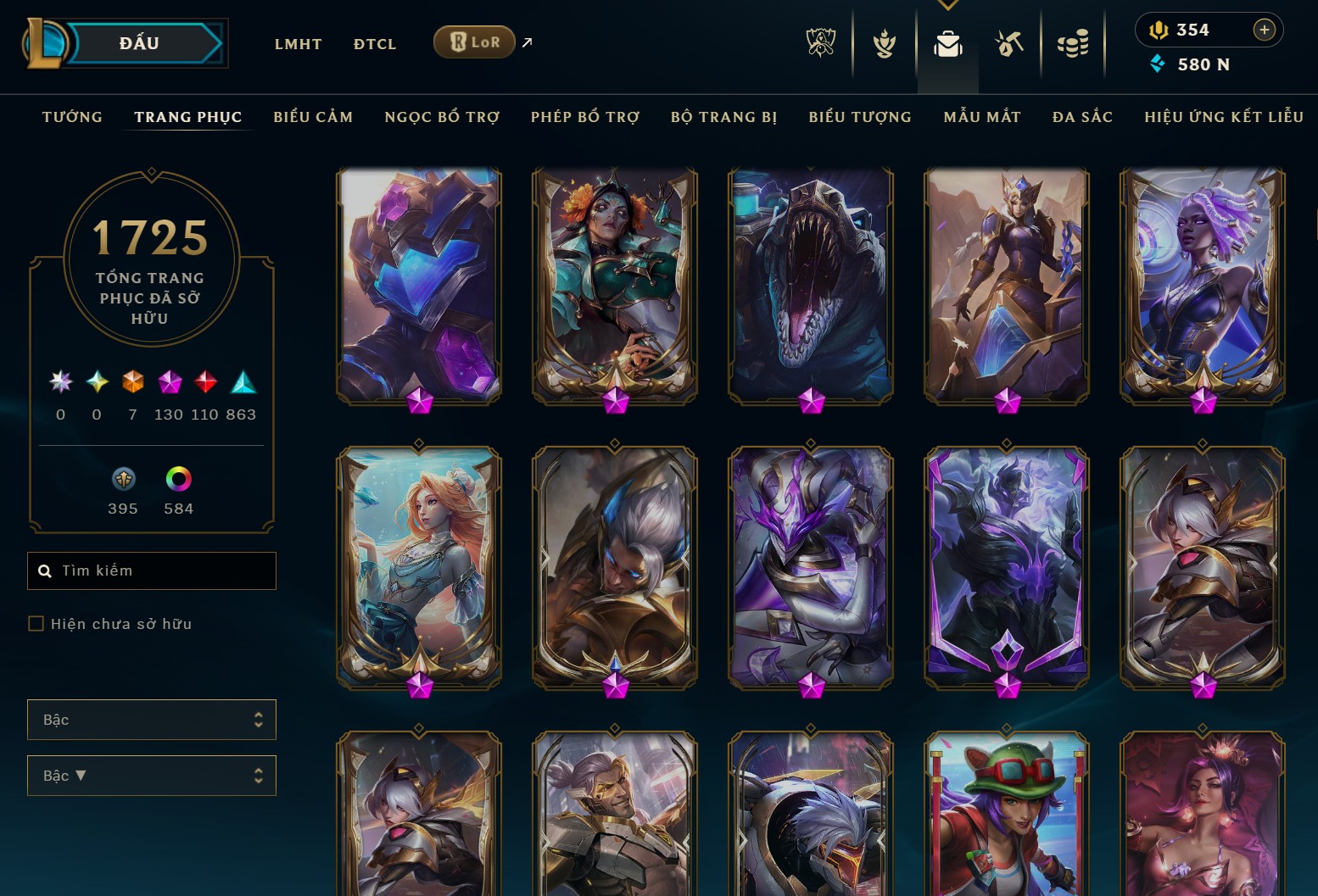Open Hextech Crafting hammer icon
The image size is (1318, 896).
click(x=1009, y=44)
